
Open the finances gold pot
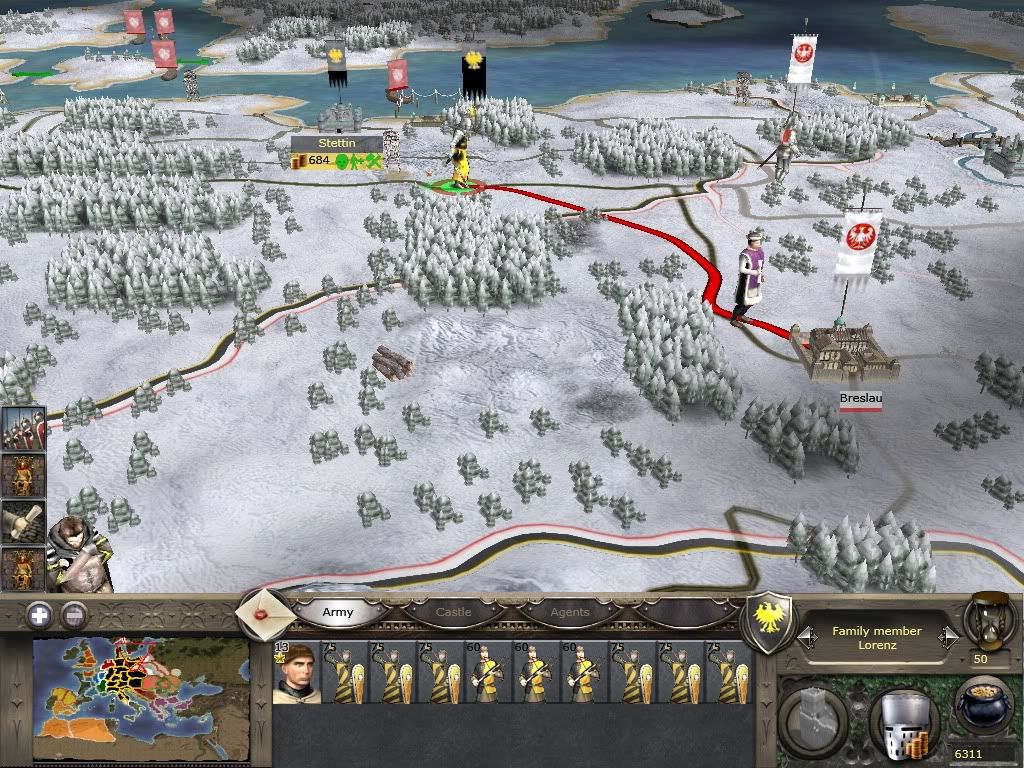[981, 708]
